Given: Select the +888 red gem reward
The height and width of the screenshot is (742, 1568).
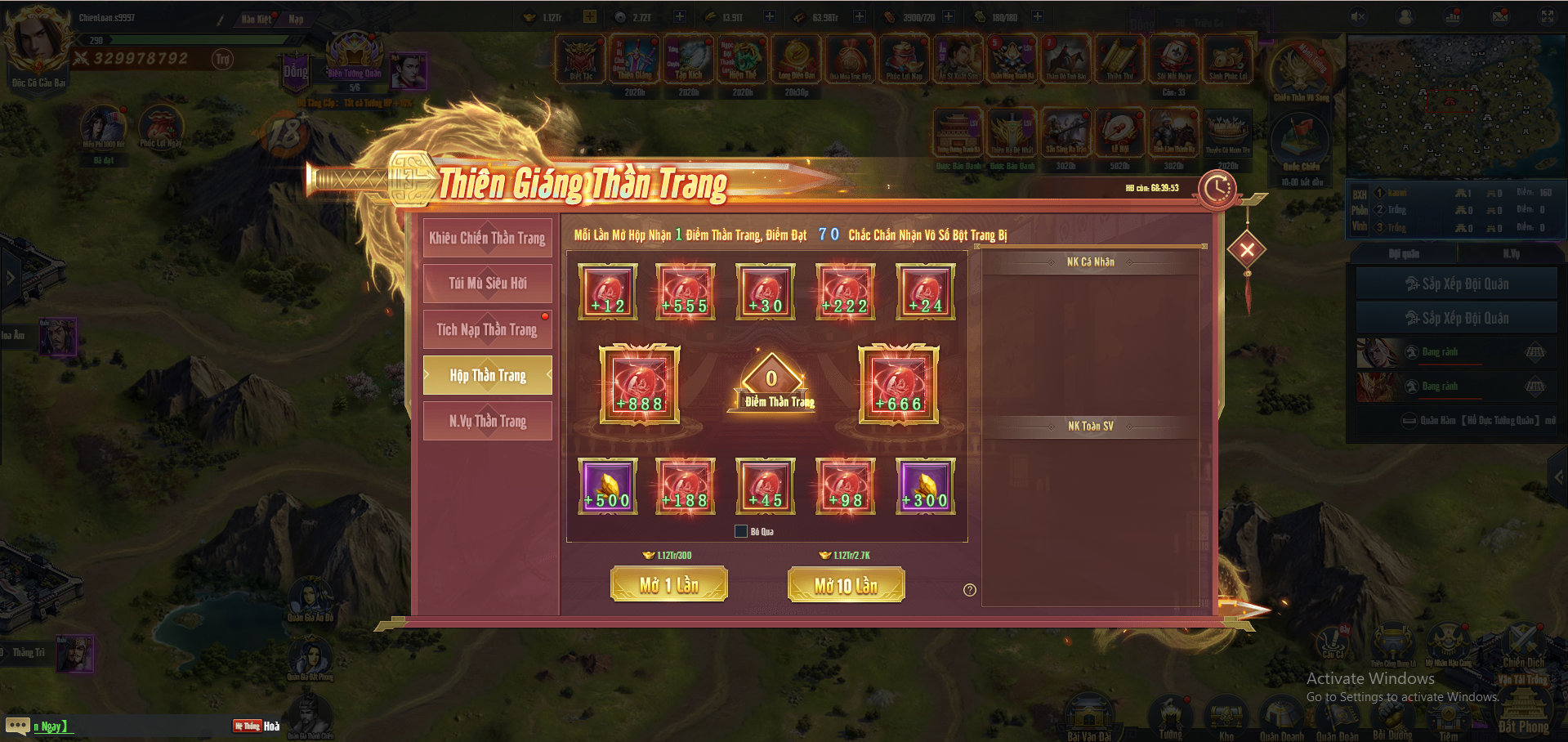Looking at the screenshot, I should pyautogui.click(x=640, y=385).
